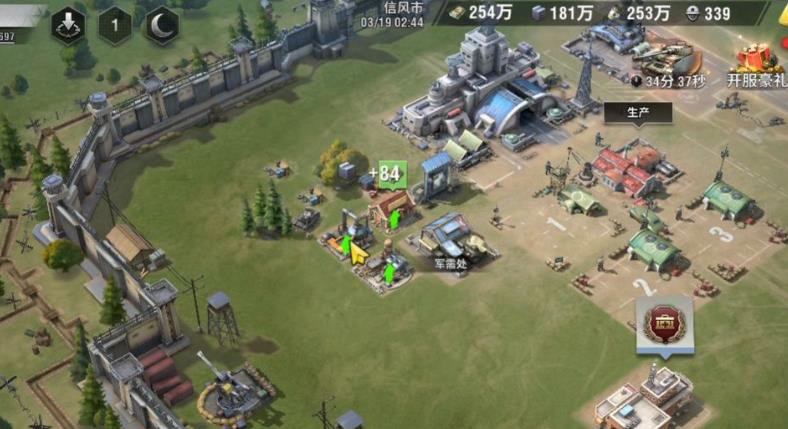Collect the +84 resource bubble
Screen dimensions: 788x429
385,174
